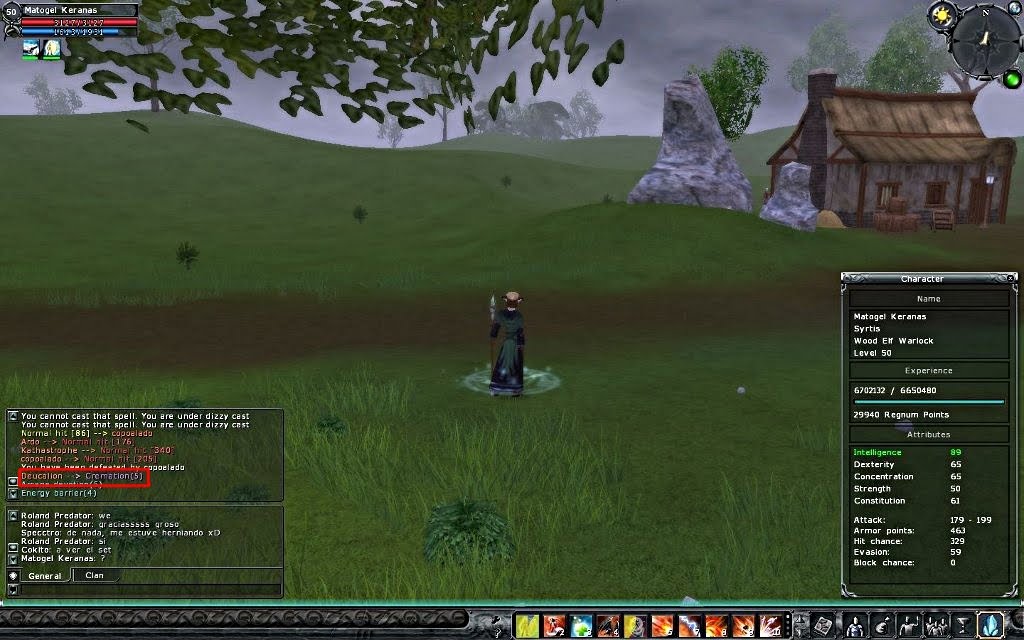Click the sun icon beside the minimap
The height and width of the screenshot is (640, 1024).
(x=941, y=14)
